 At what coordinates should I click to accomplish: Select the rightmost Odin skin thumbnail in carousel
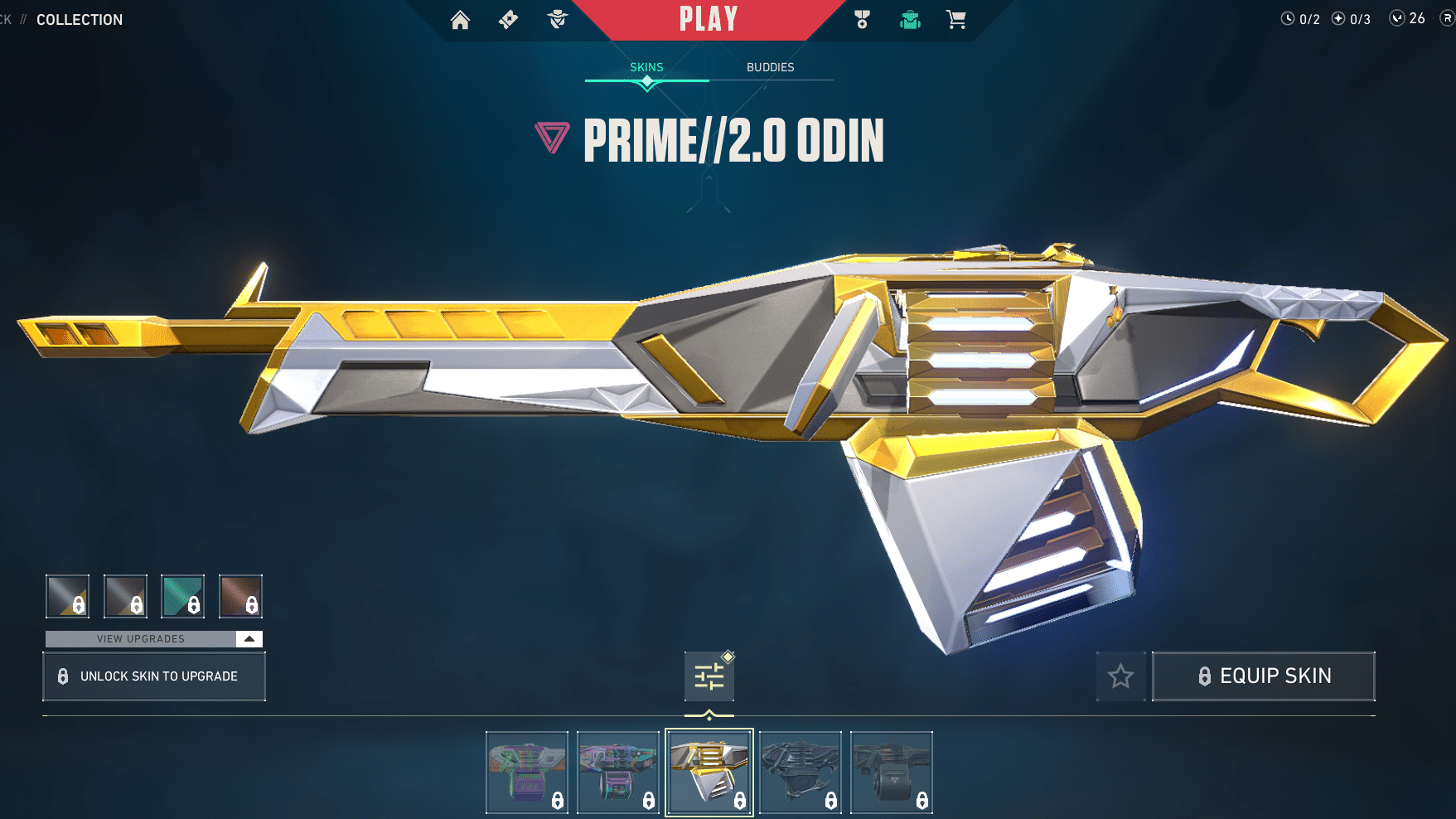(892, 772)
